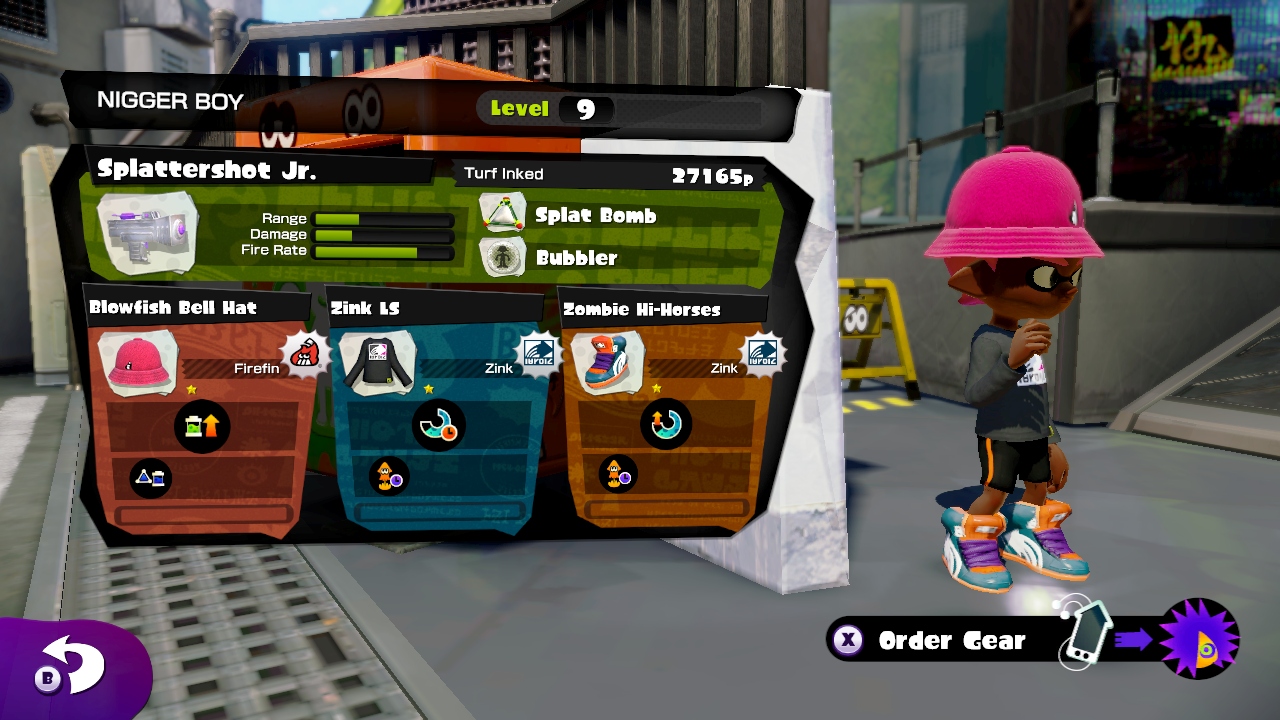
Task: Click the hat's sub ability slot icon
Action: (x=151, y=478)
